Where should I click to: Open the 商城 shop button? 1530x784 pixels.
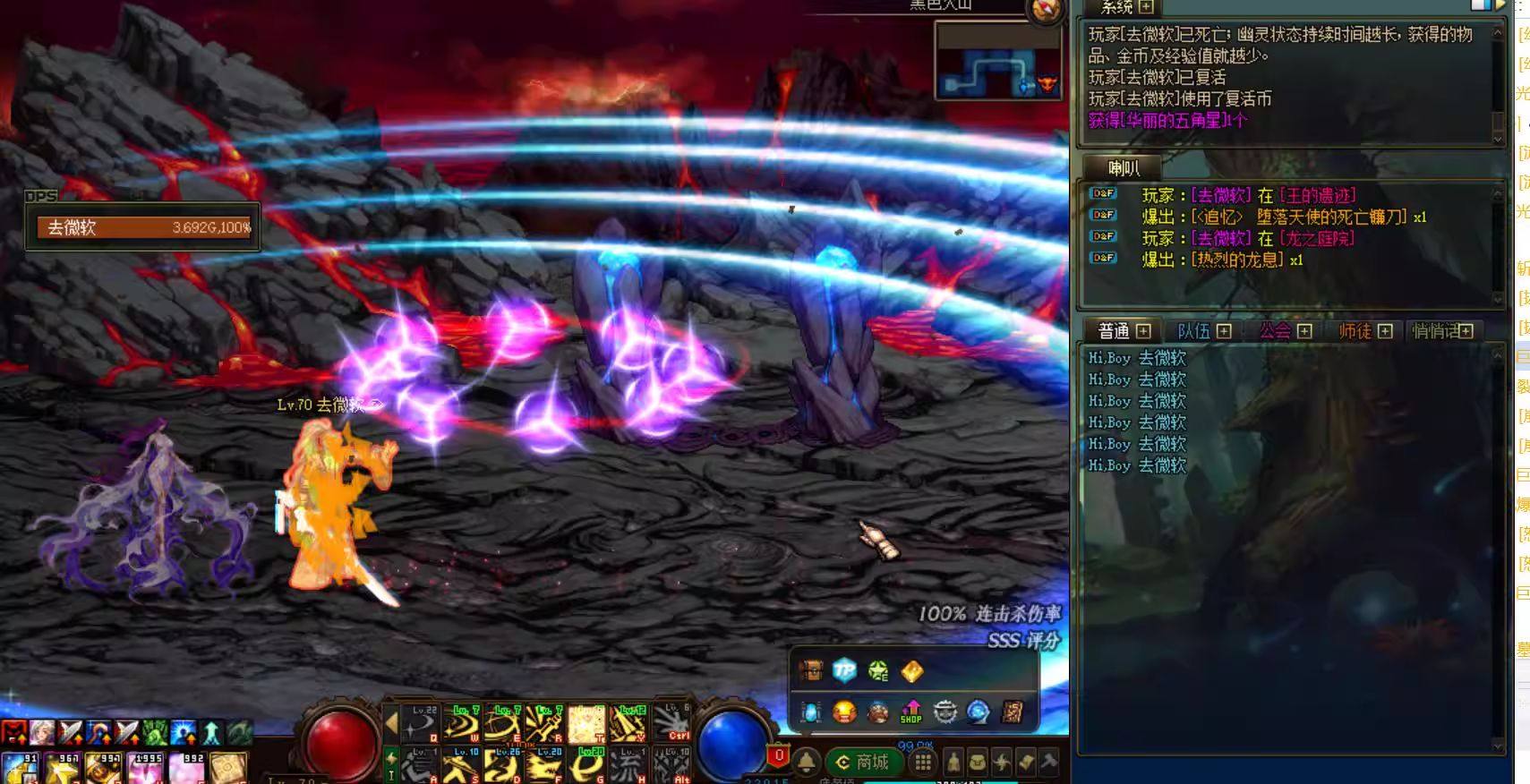pos(862,763)
